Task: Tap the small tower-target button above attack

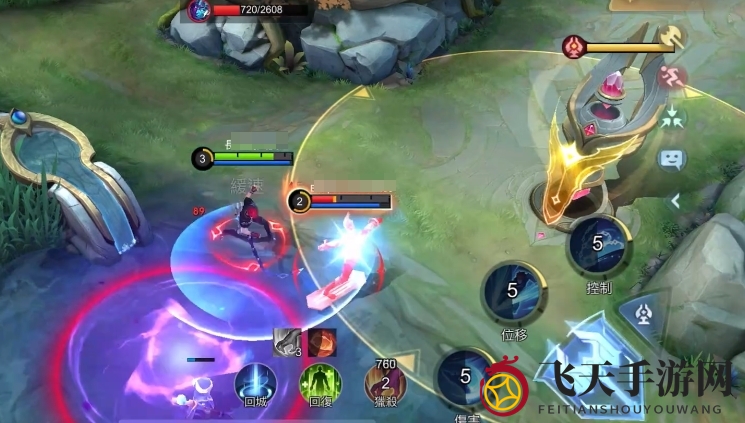Action: point(643,315)
